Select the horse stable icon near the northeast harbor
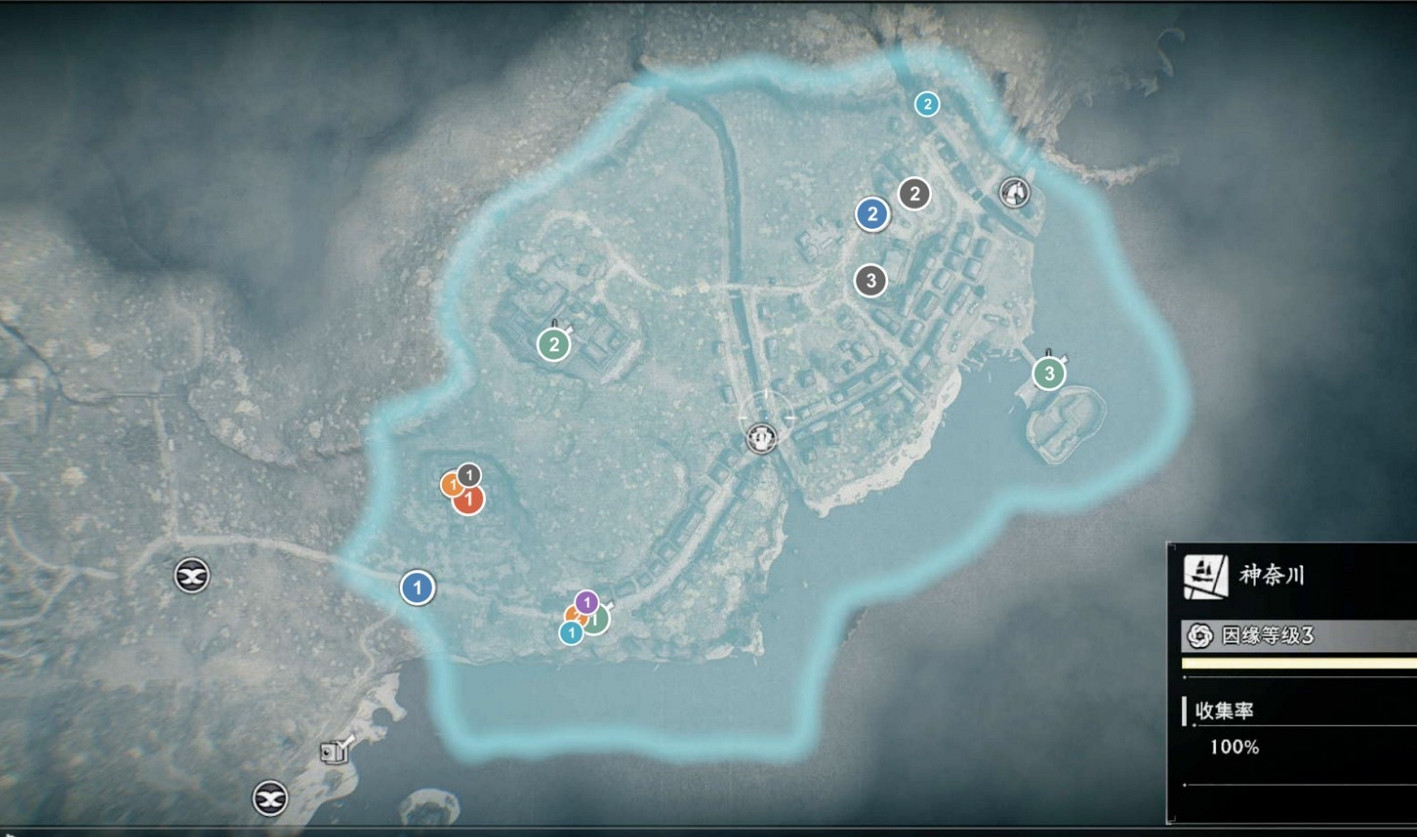The width and height of the screenshot is (1417, 837). 1014,193
